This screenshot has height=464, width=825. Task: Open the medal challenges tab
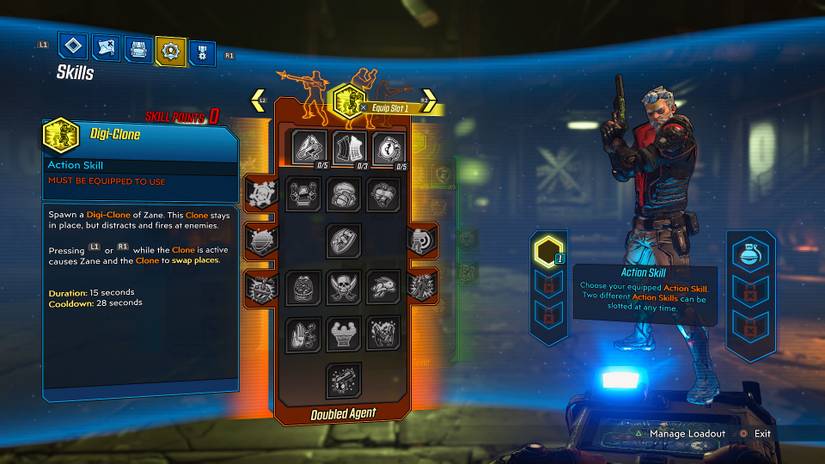[x=202, y=49]
